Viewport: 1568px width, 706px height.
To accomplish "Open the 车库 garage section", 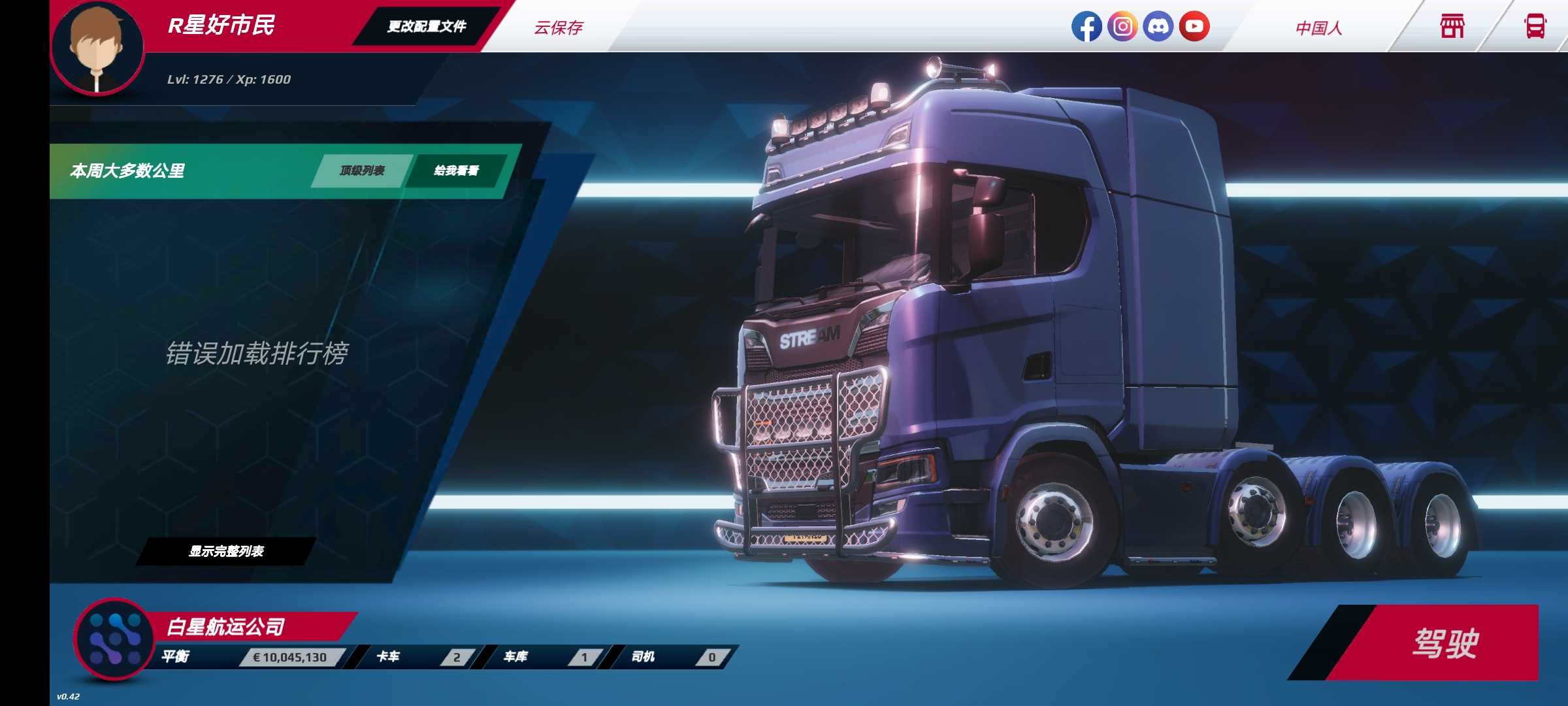I will coord(546,657).
